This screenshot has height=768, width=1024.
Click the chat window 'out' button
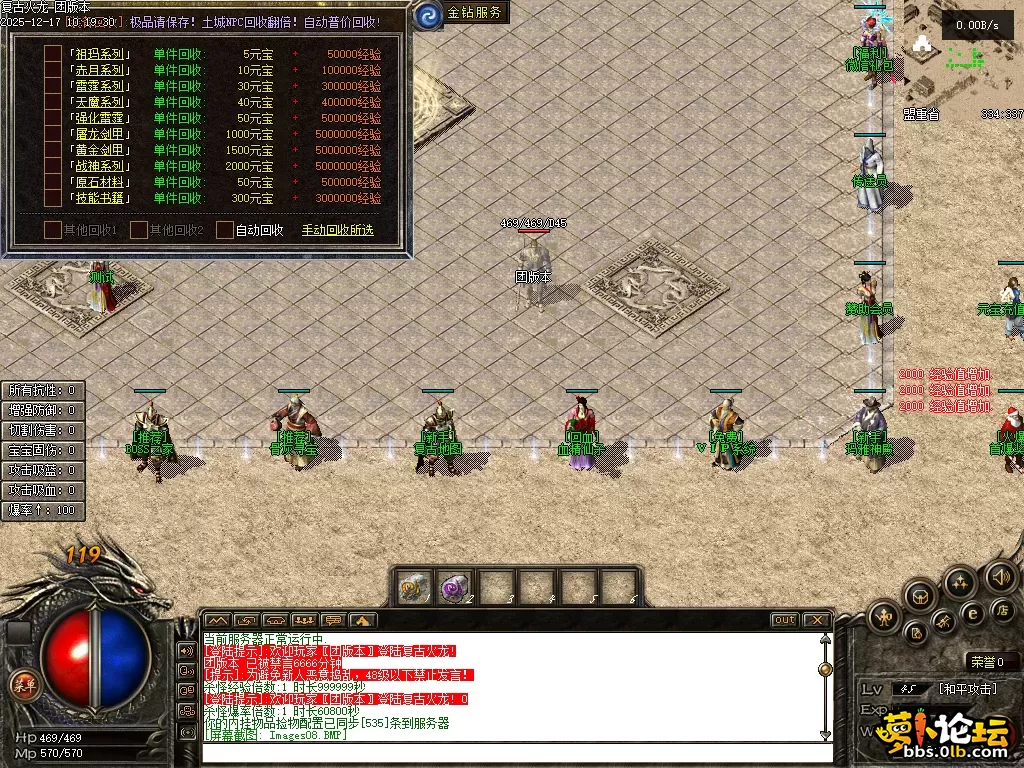[784, 620]
